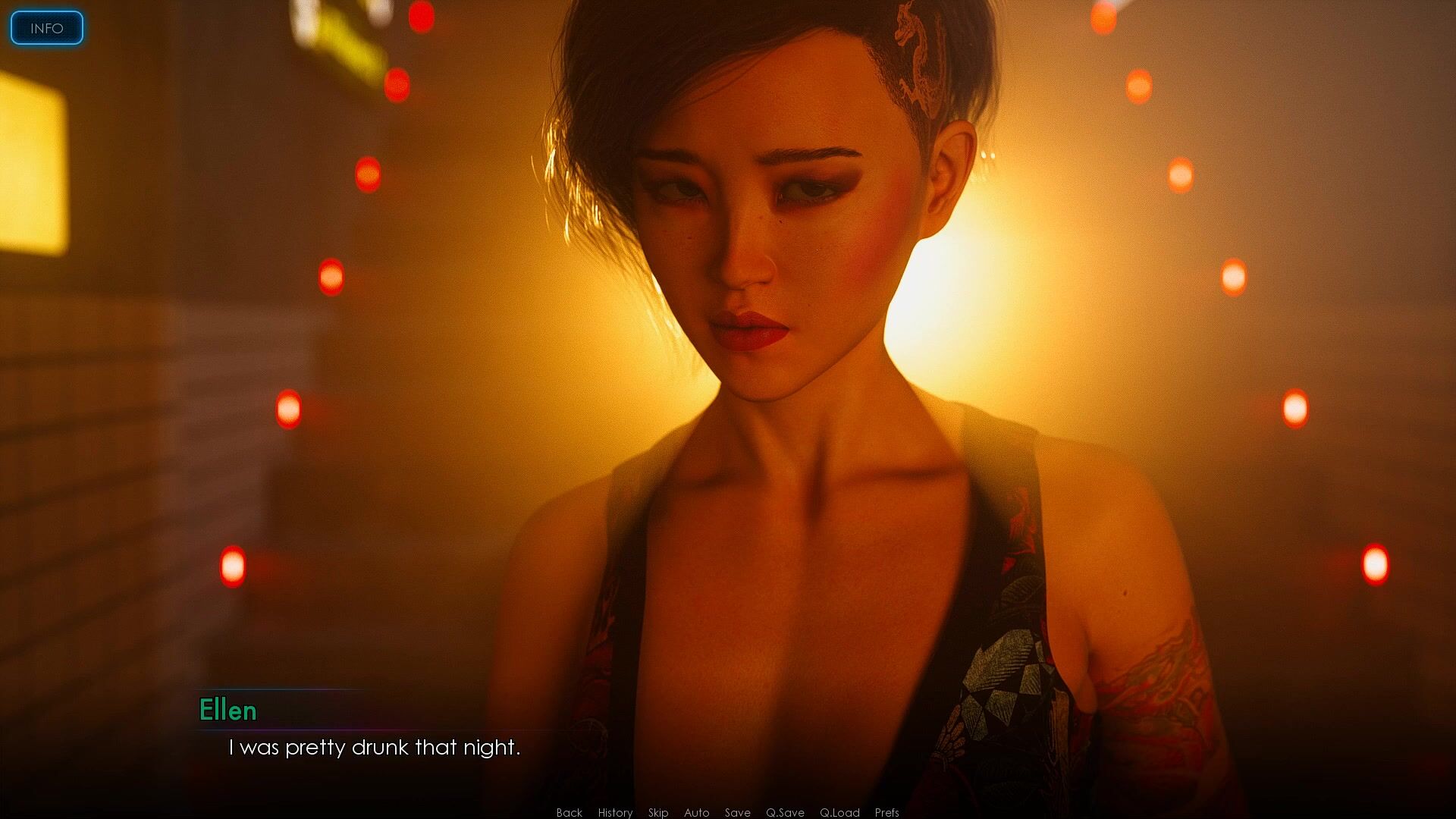Go Back one dialogue line
Viewport: 1456px width, 819px height.
[x=569, y=812]
